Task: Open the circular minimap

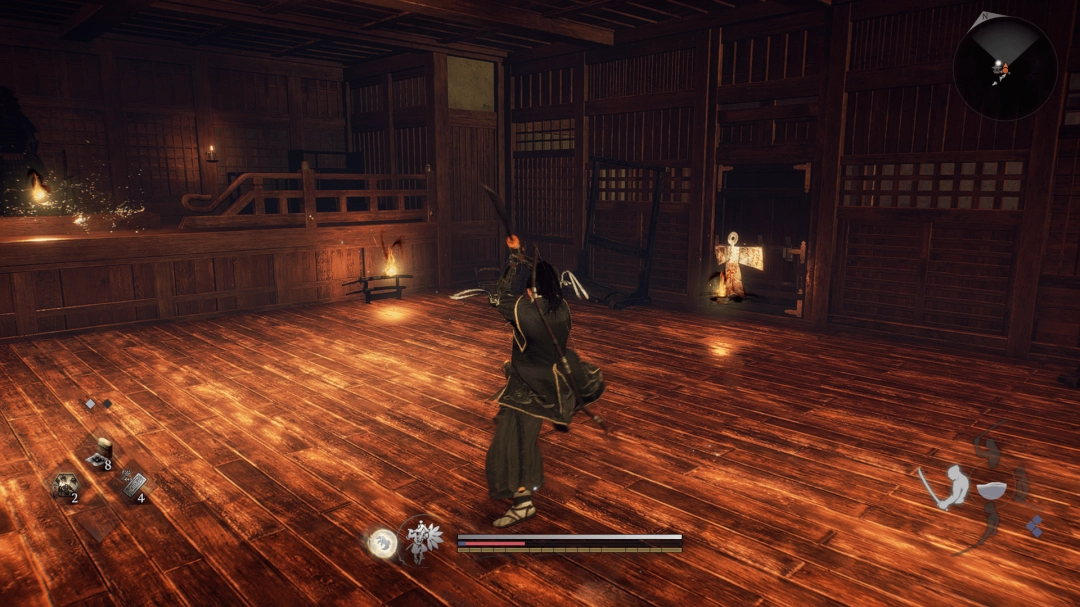Action: (x=1004, y=68)
